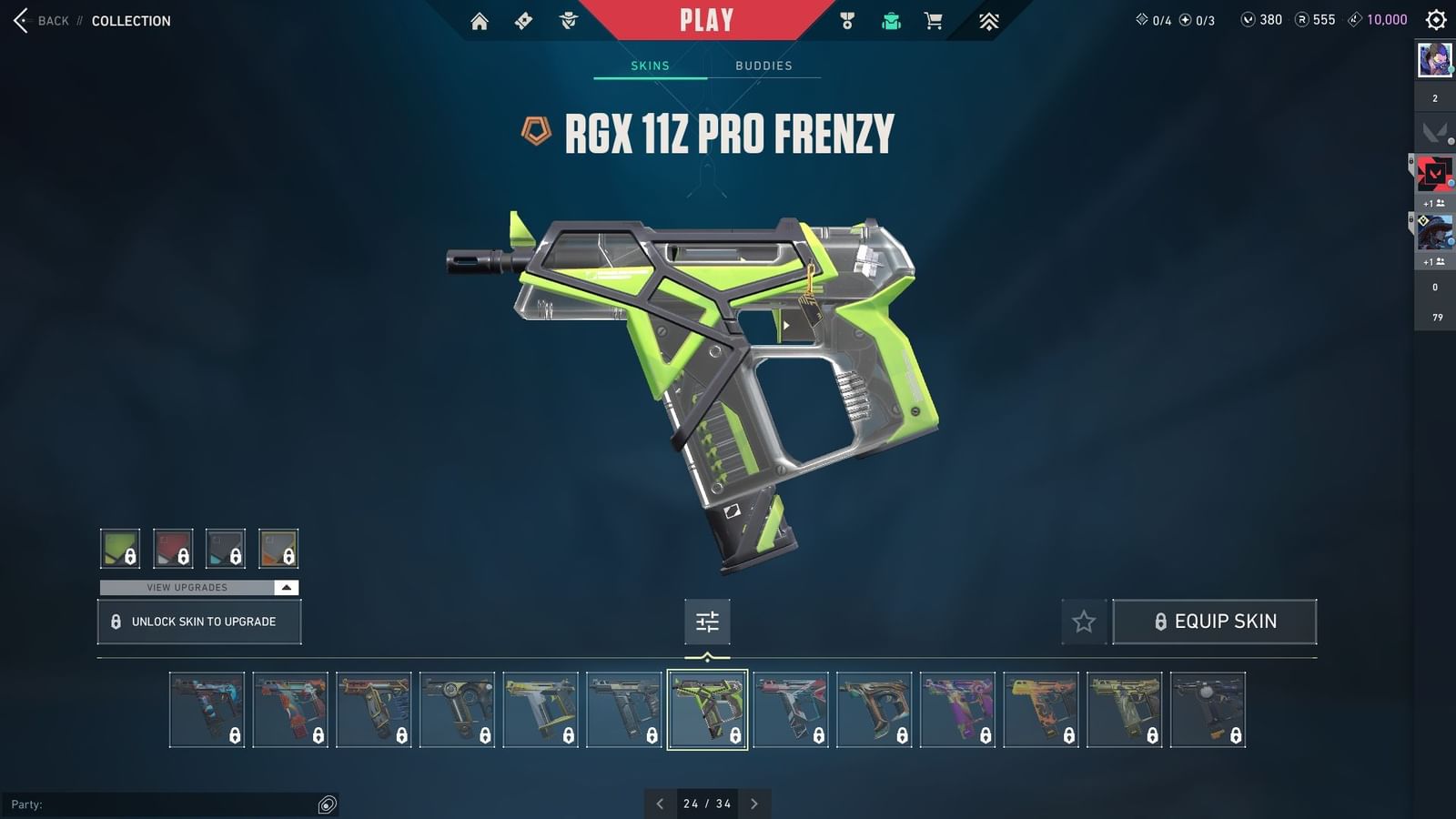Screen dimensions: 1456x819
Task: Select the highlighted RGX Frenzy thumbnail in the carousel
Action: pos(708,710)
